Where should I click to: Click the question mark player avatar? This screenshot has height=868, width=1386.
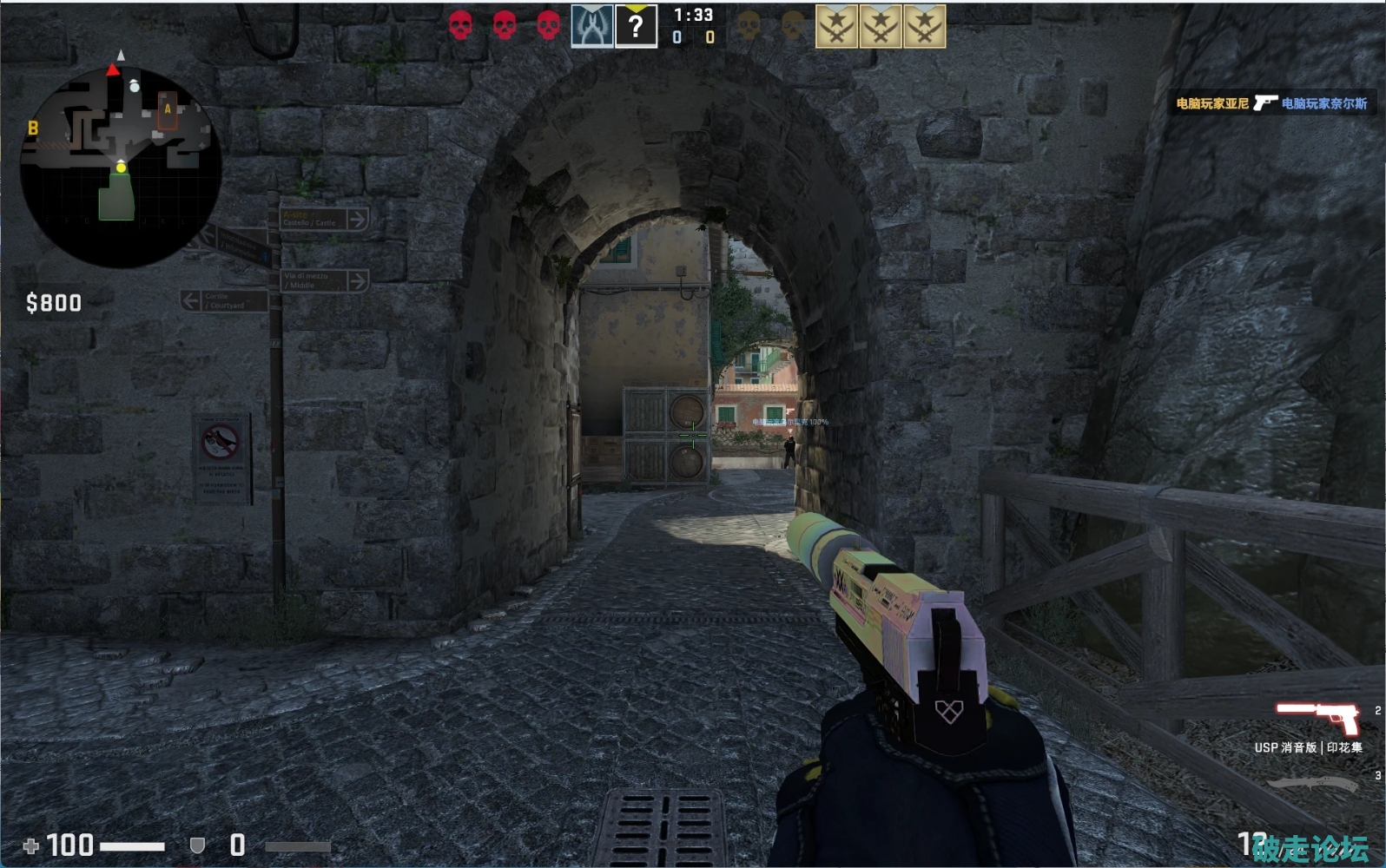[x=636, y=26]
